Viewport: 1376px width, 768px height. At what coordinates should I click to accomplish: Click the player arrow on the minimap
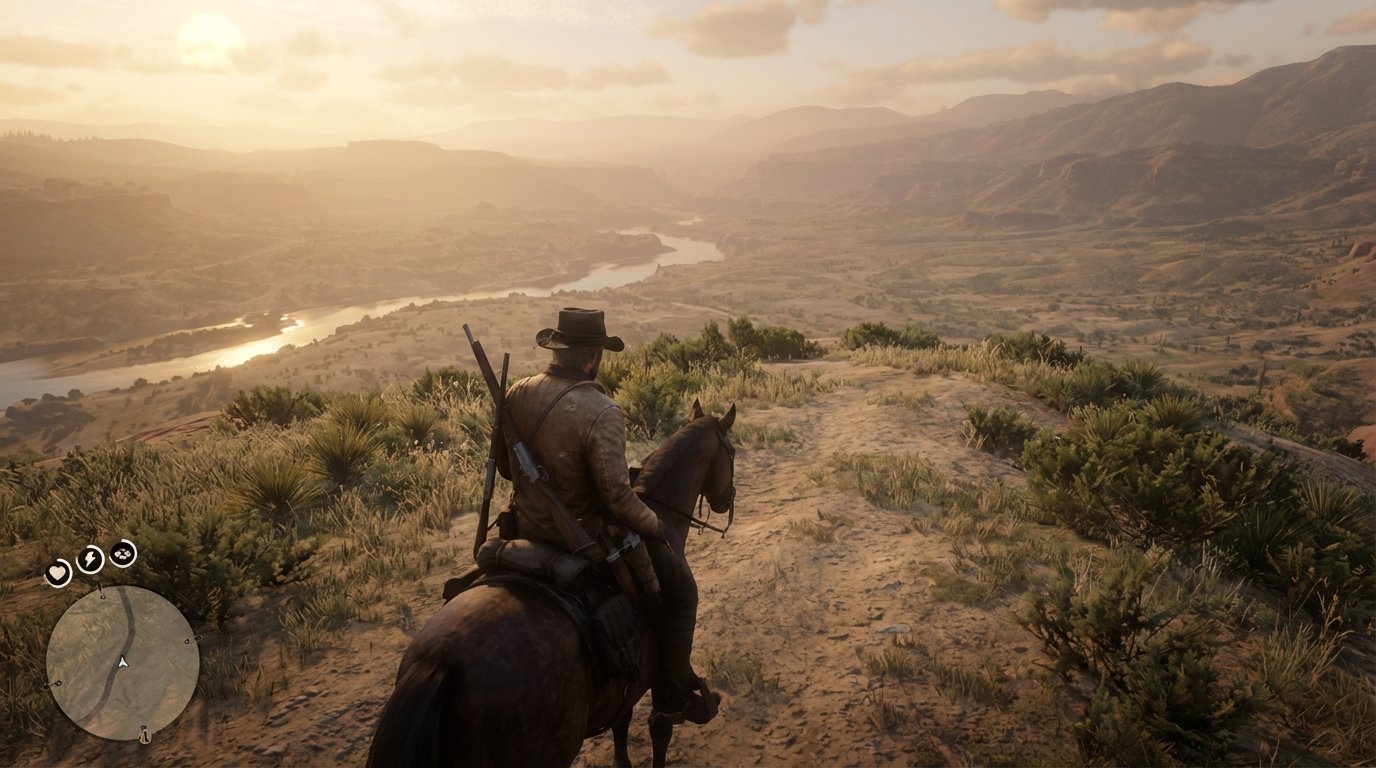[123, 662]
